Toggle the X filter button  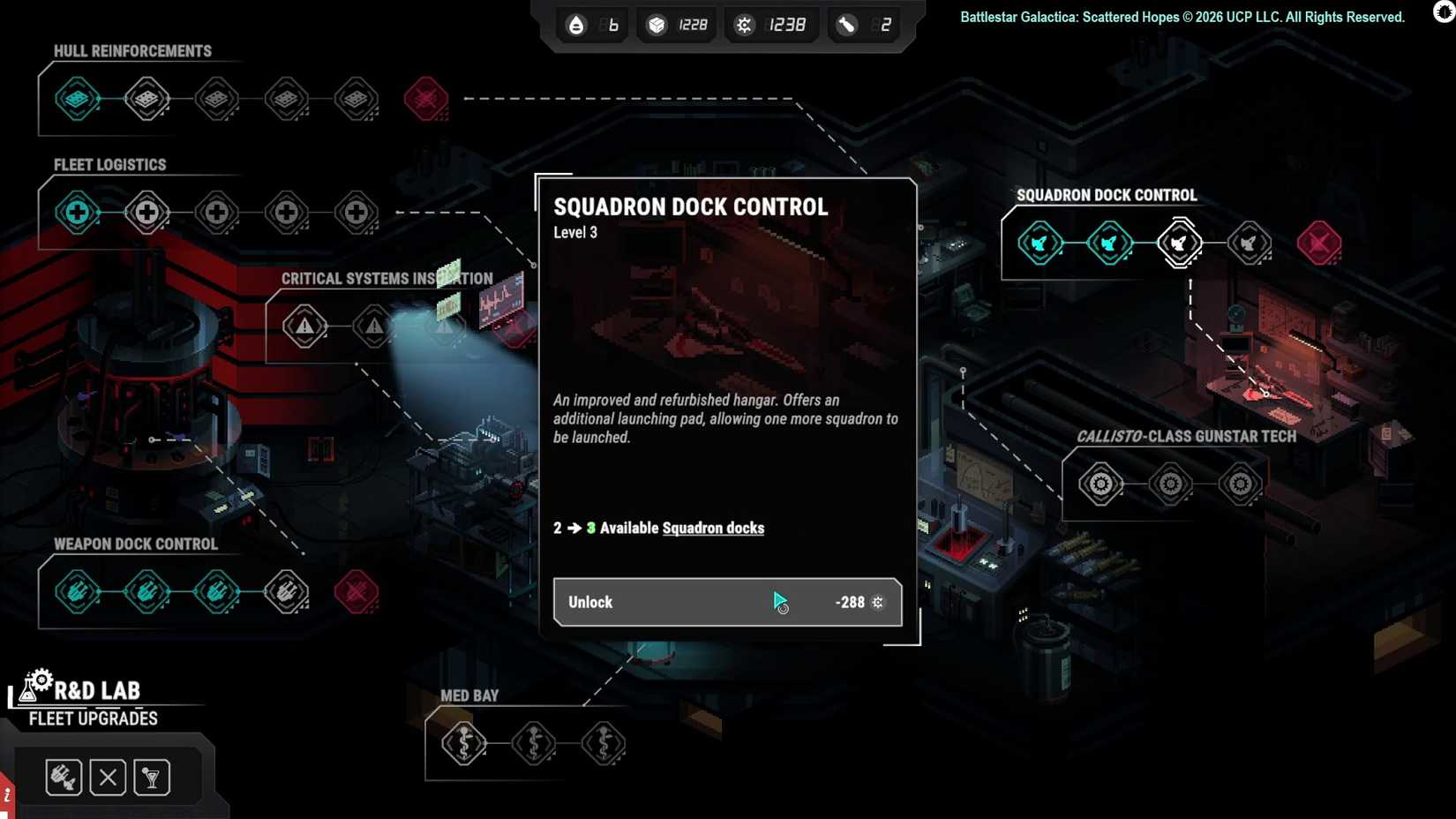click(x=107, y=777)
